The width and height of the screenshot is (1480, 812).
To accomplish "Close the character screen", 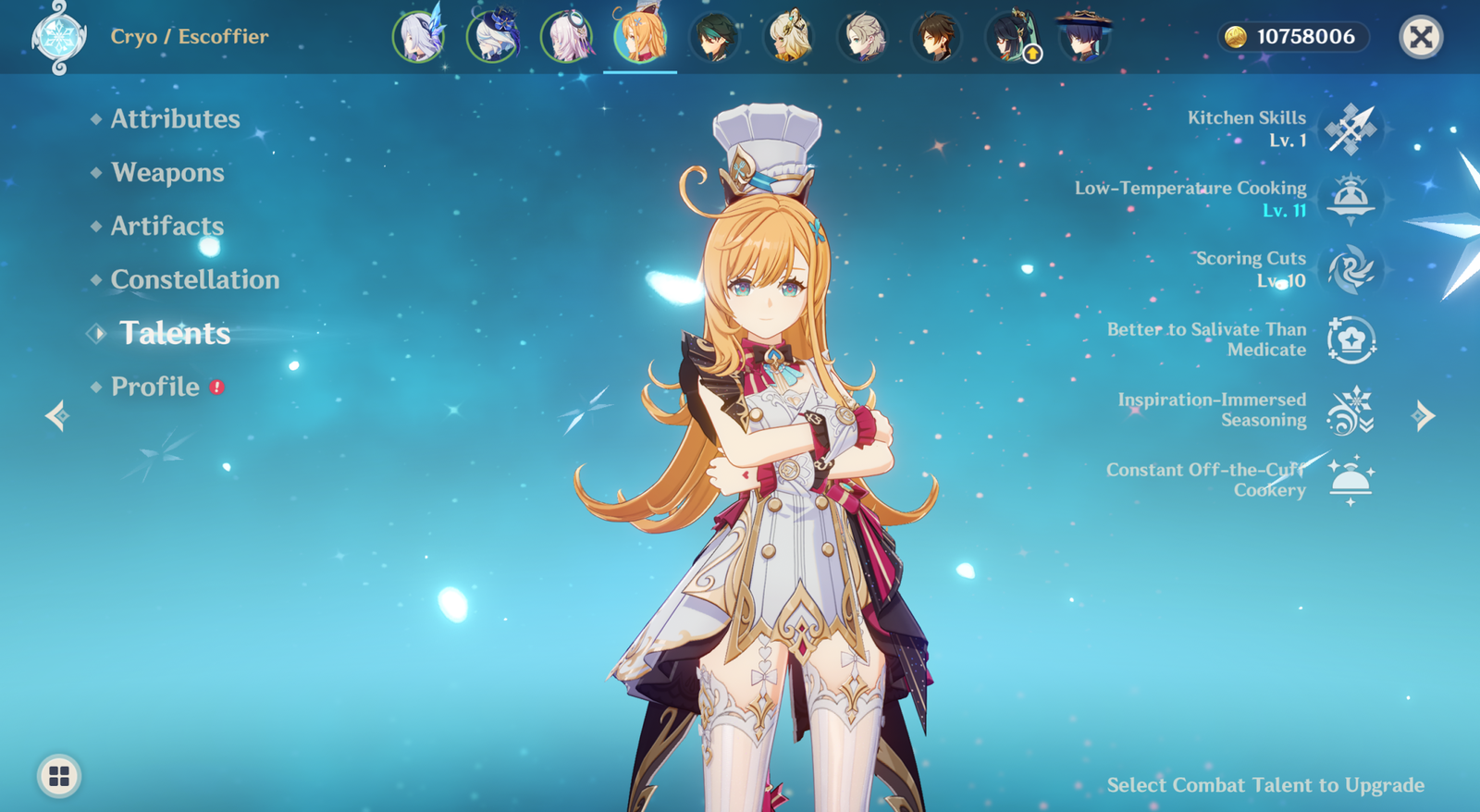I will 1421,37.
